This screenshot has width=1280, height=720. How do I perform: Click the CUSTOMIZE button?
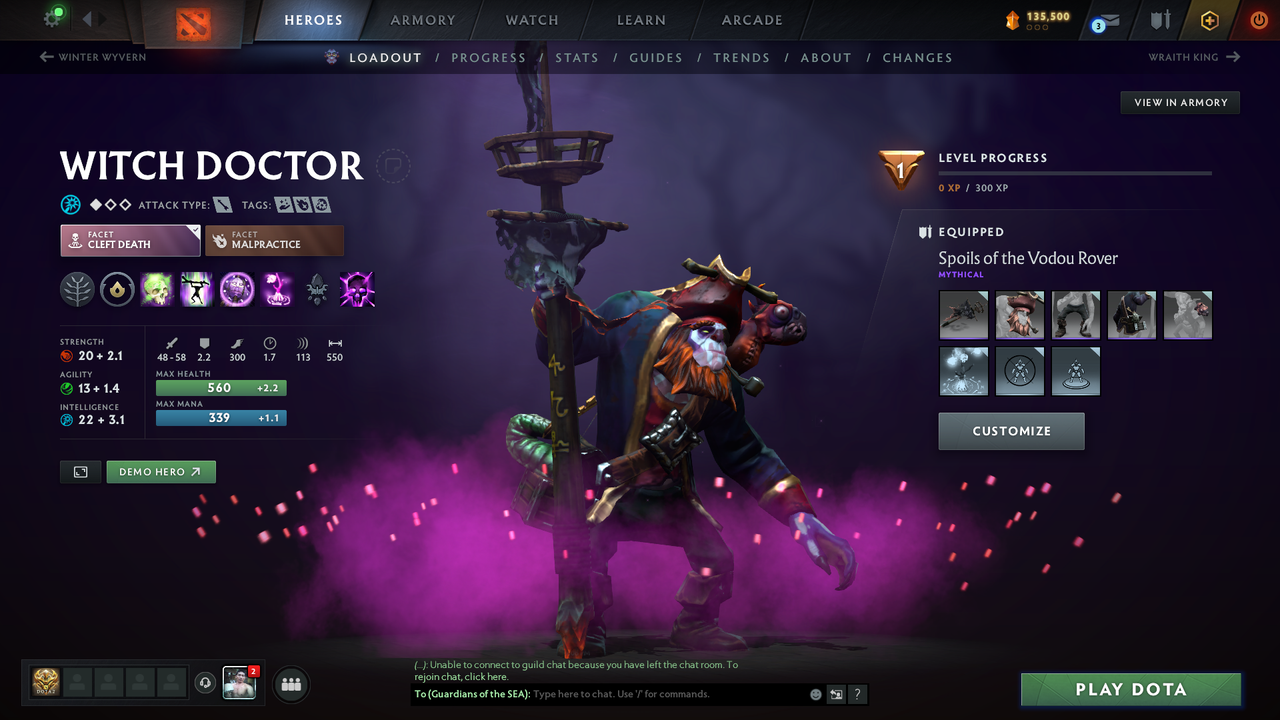pyautogui.click(x=1011, y=431)
